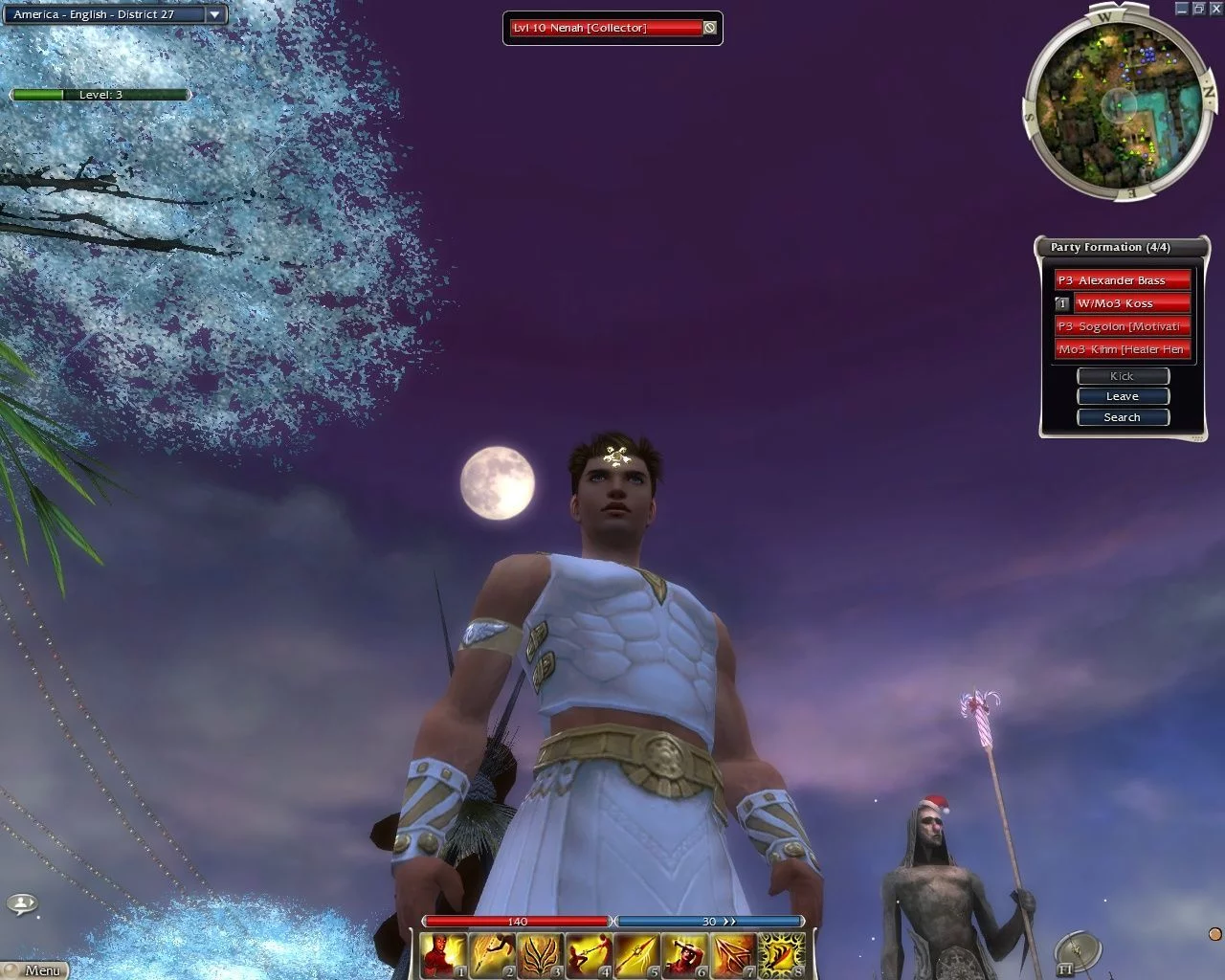Screen dimensions: 1225x980
Task: Click the Kick party member button
Action: [x=1123, y=376]
